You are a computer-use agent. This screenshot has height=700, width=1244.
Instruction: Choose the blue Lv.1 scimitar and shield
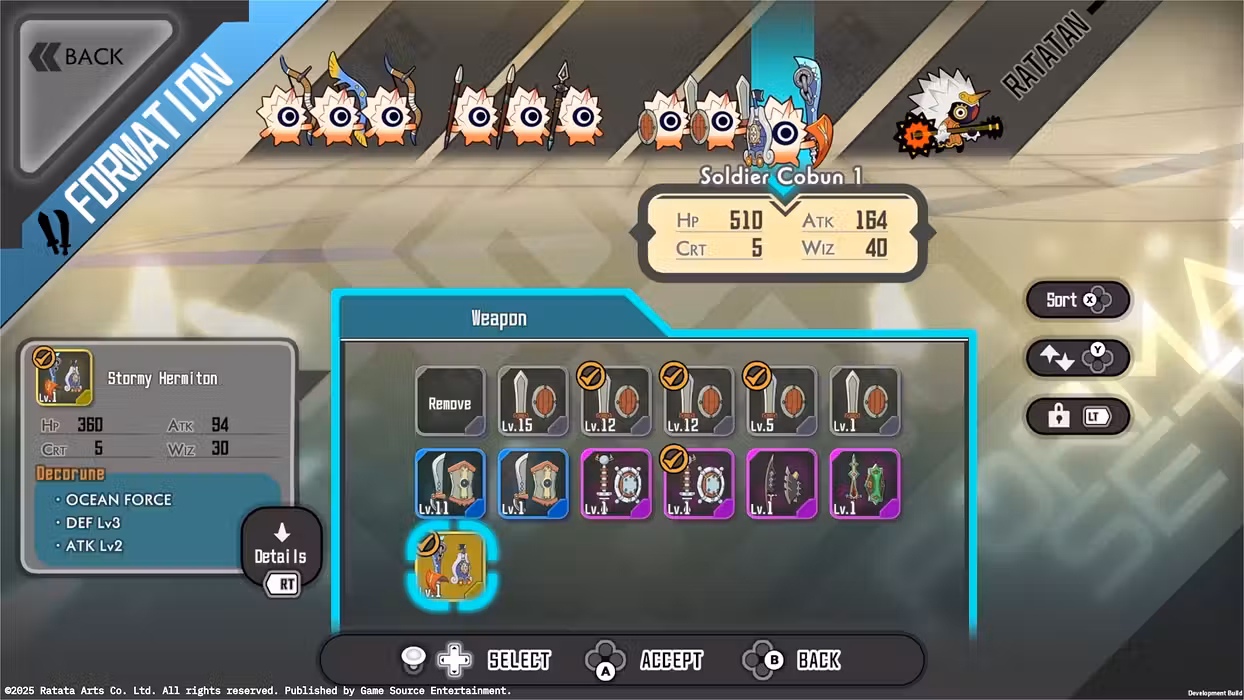[533, 484]
